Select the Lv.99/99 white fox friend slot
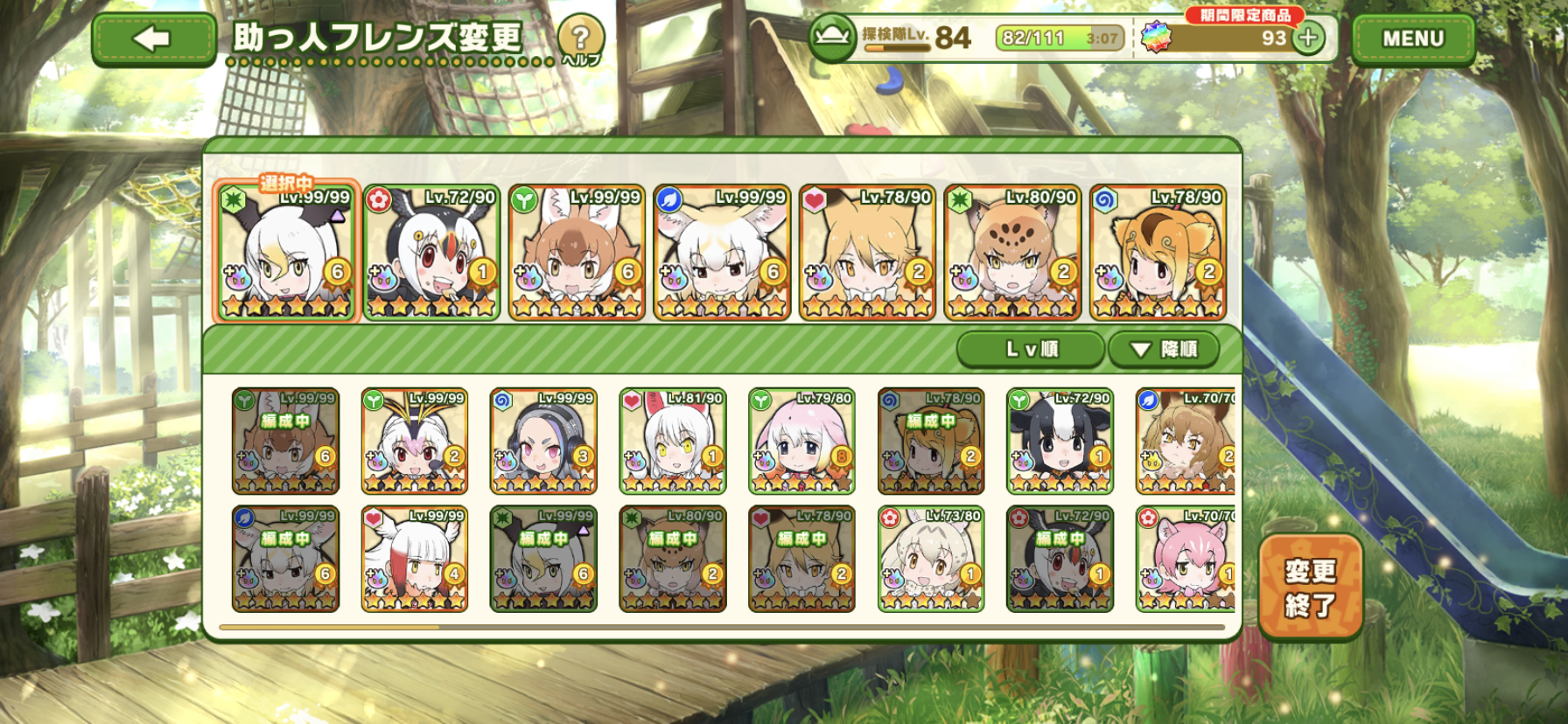1568x724 pixels. click(x=722, y=253)
